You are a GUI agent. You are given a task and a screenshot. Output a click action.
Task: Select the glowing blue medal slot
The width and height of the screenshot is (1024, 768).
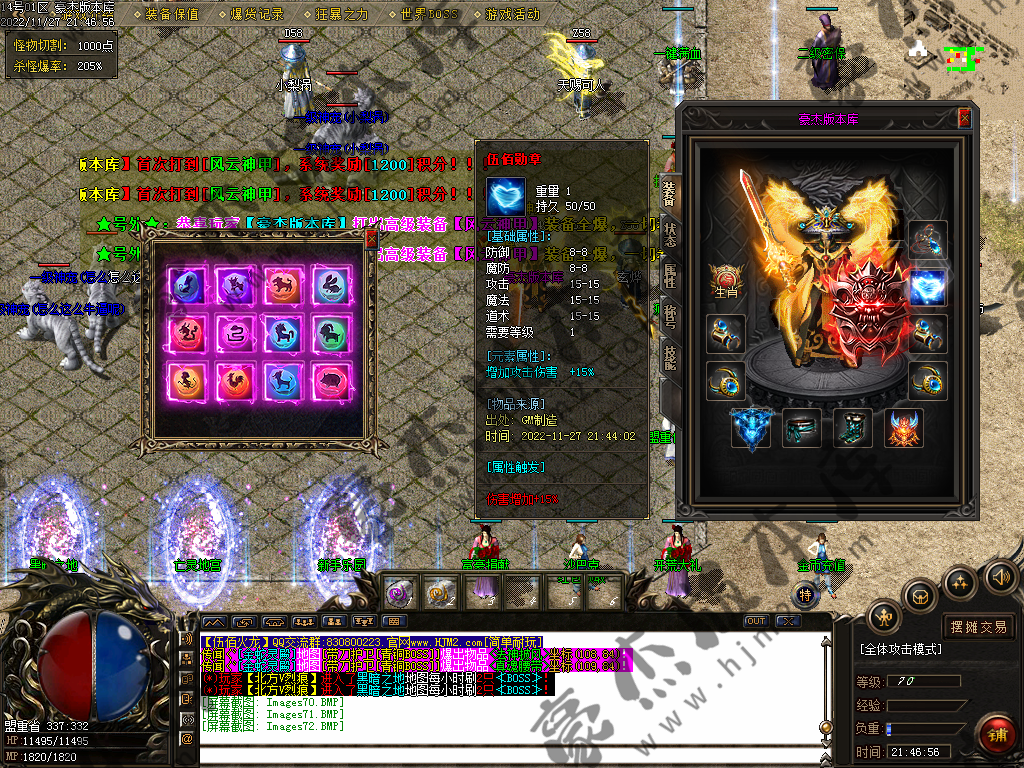point(927,288)
